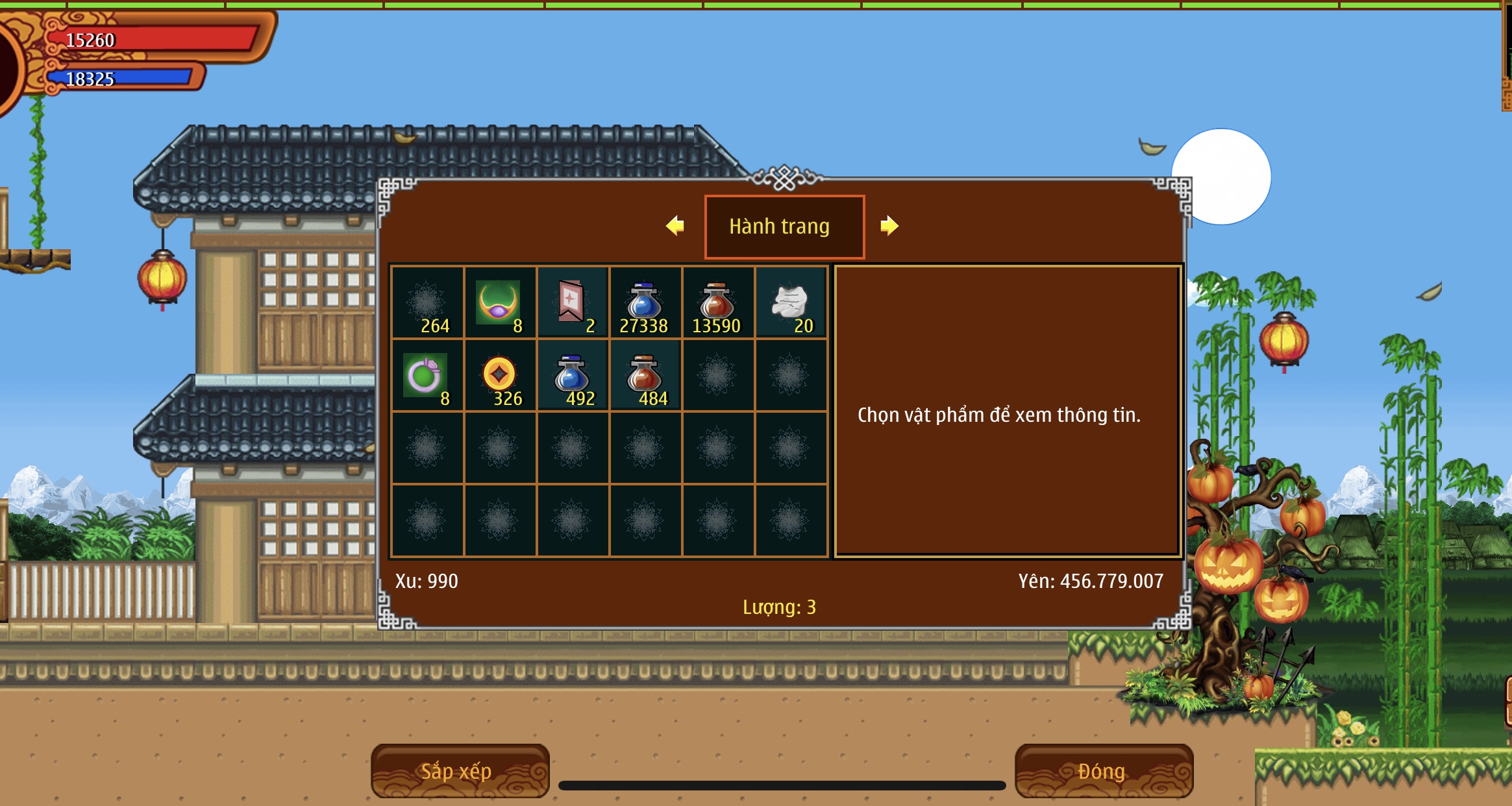1512x806 pixels.
Task: Choose the gold coin stack of 326
Action: (499, 376)
